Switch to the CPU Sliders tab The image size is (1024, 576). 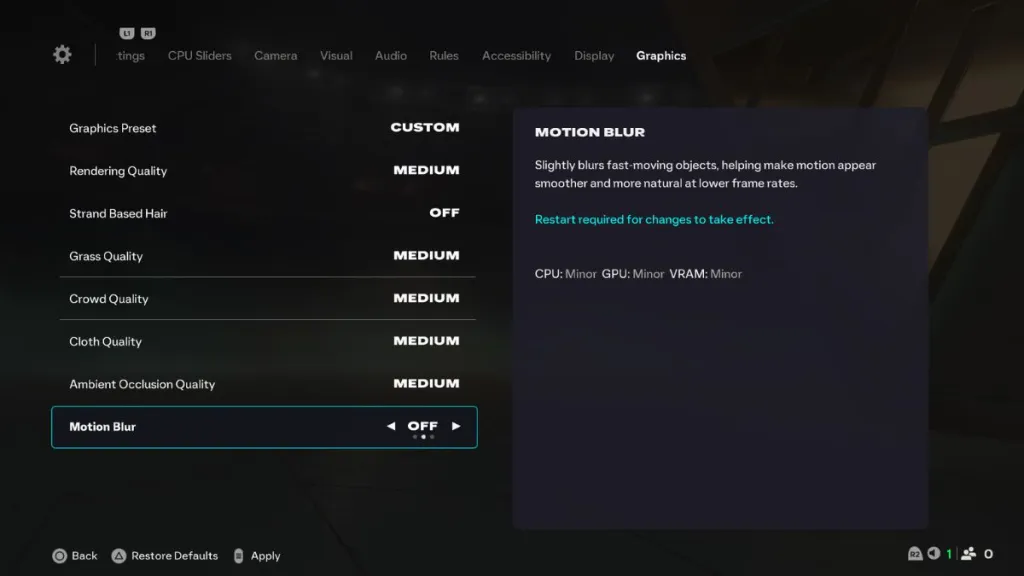199,56
